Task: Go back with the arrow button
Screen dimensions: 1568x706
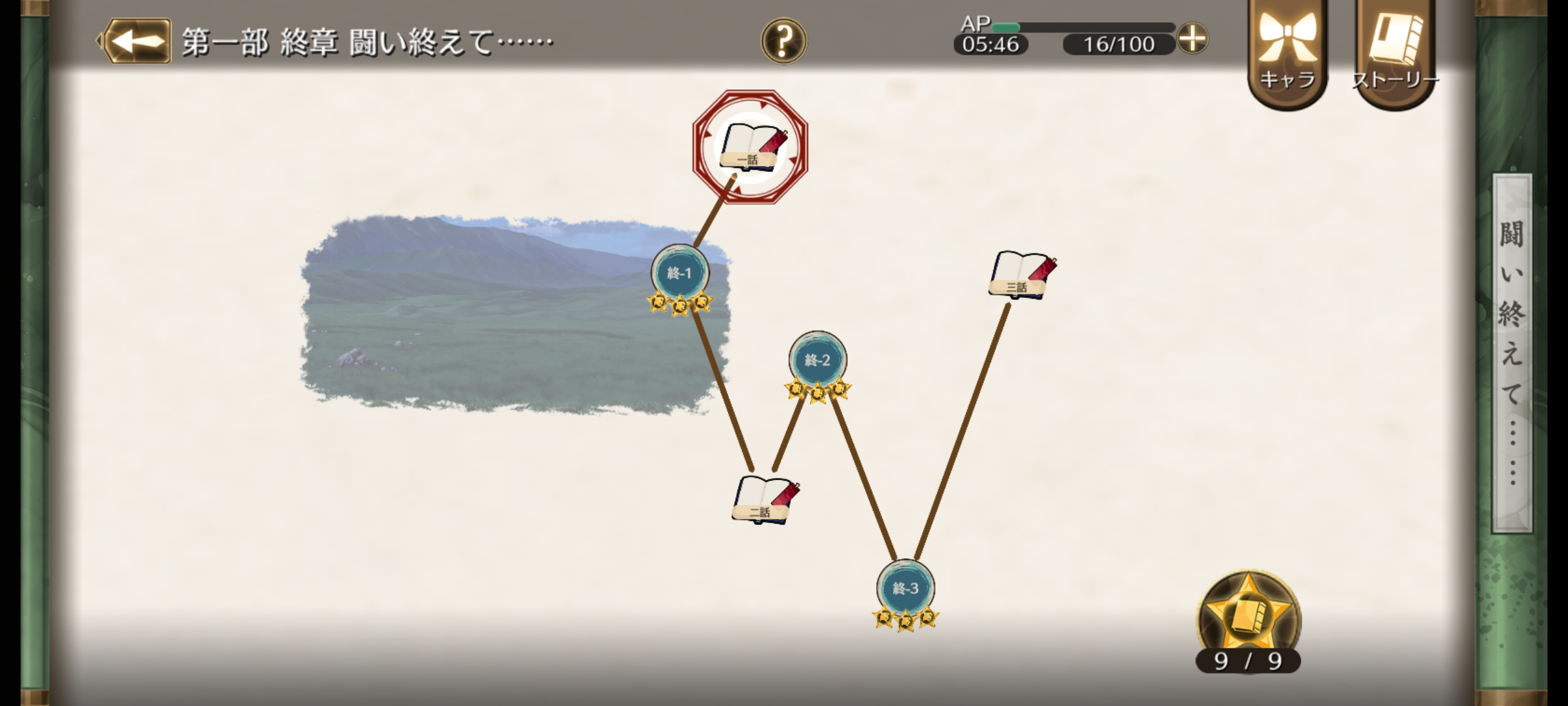Action: tap(137, 41)
